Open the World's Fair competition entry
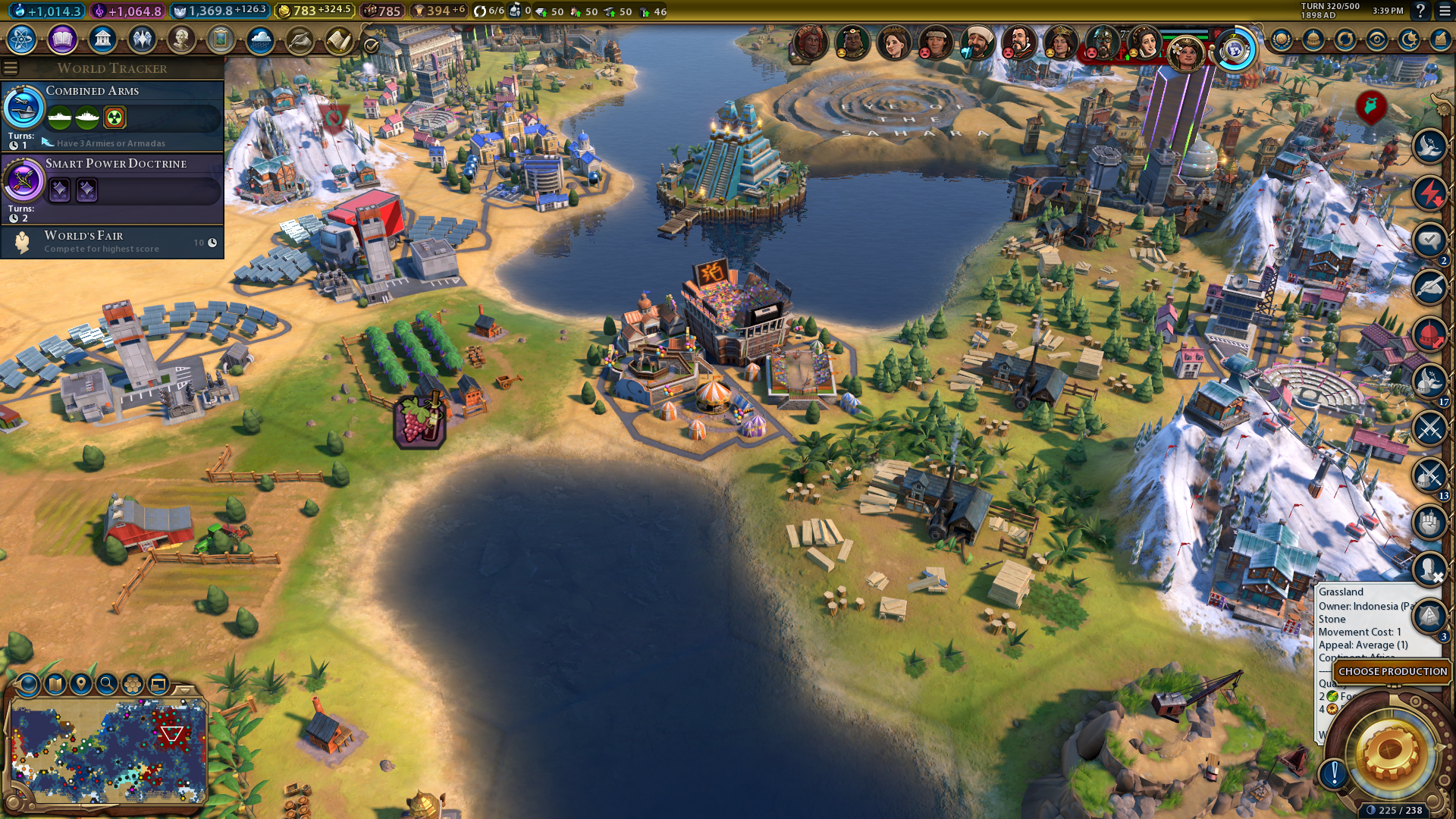This screenshot has height=819, width=1456. click(x=112, y=242)
